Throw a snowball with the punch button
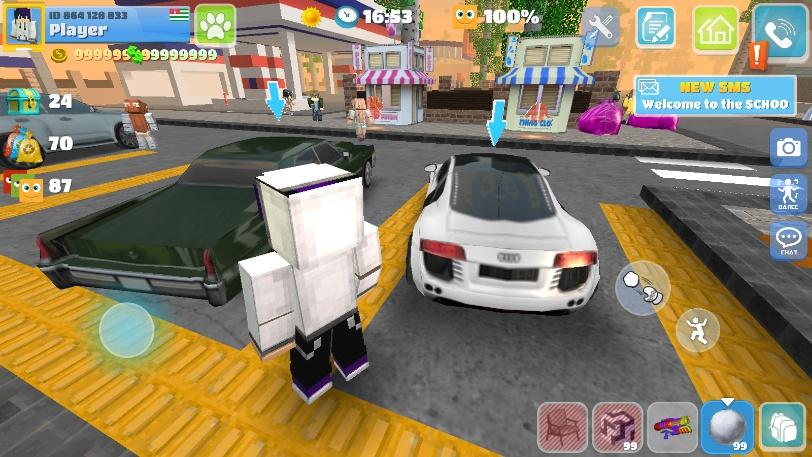The height and width of the screenshot is (457, 812). pyautogui.click(x=642, y=288)
